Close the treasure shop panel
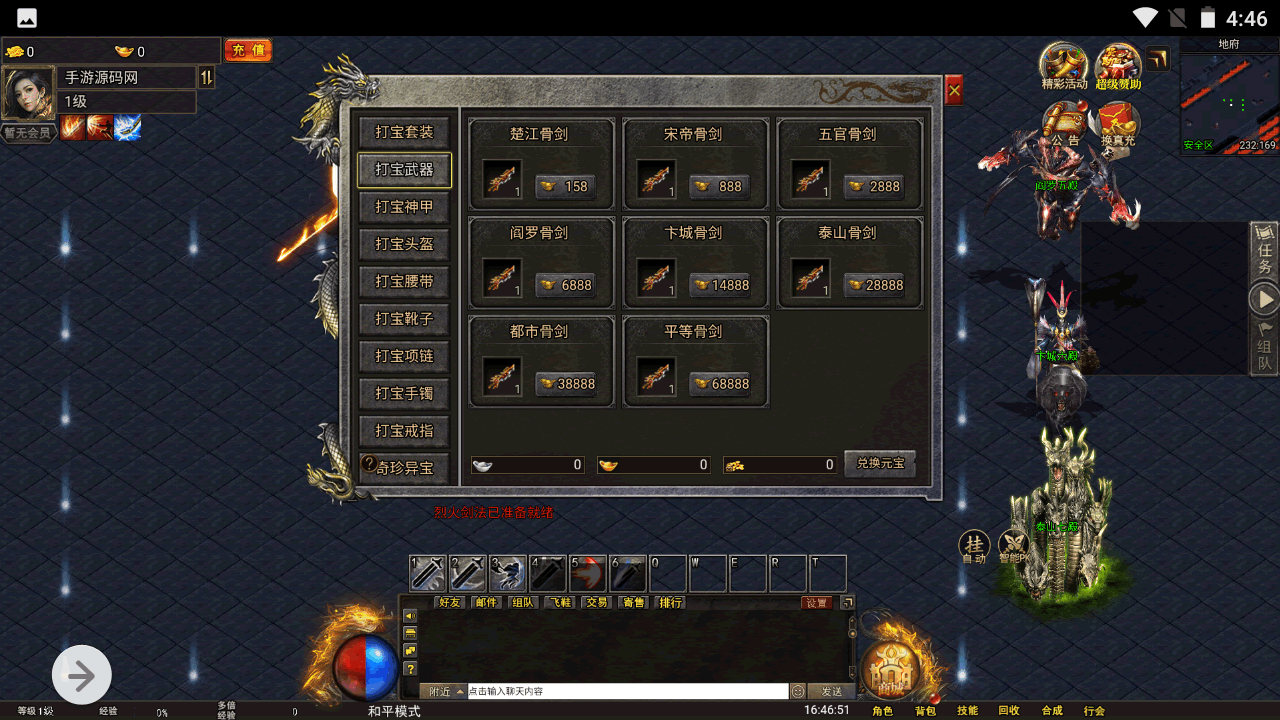Screen dimensions: 1280x720 [954, 91]
